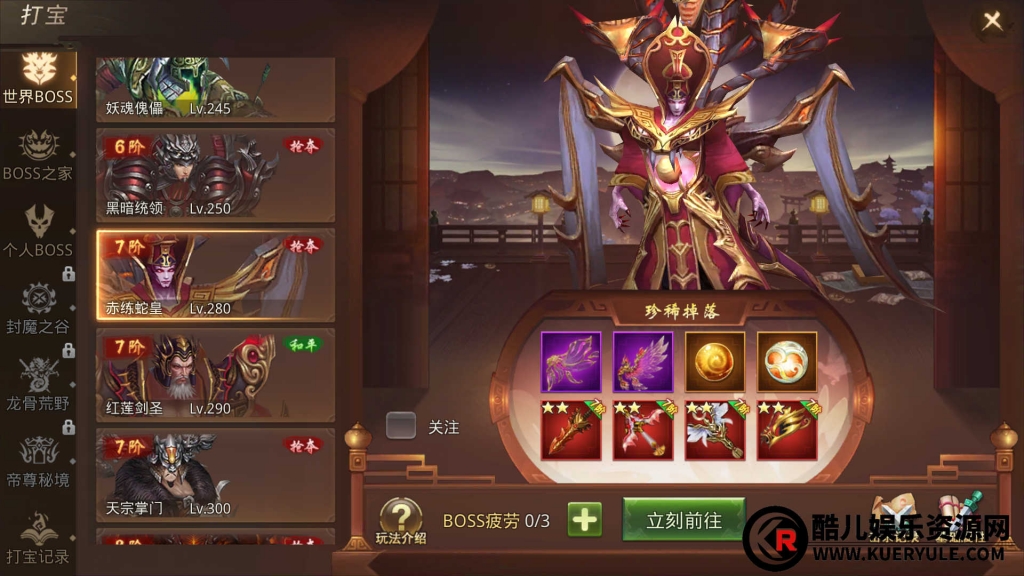1024x576 pixels.
Task: Switch to the 个人BOSS tab
Action: 38,232
